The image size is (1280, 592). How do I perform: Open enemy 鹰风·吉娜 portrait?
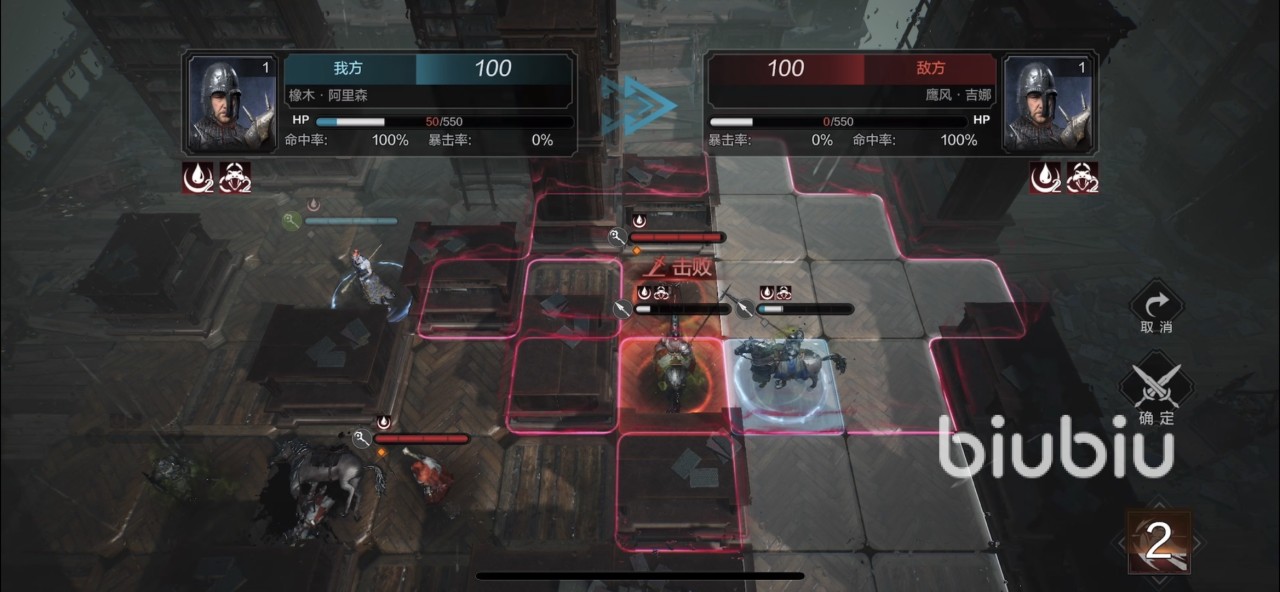point(1046,105)
